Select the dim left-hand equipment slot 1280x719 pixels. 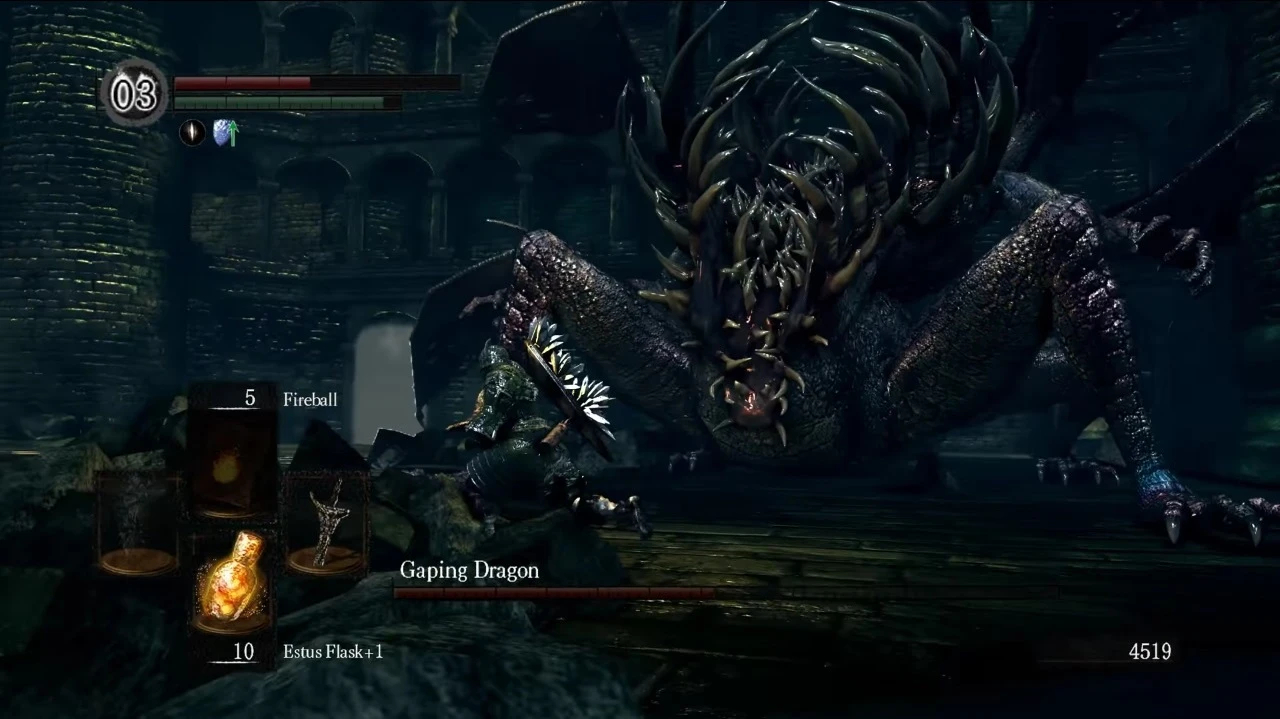pyautogui.click(x=137, y=523)
